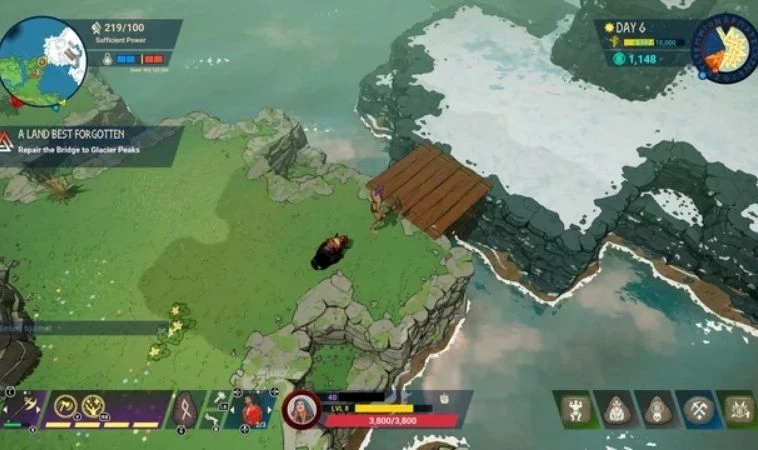Open the crossed pickaxe and hammer menu
758x450 pixels.
click(x=697, y=409)
